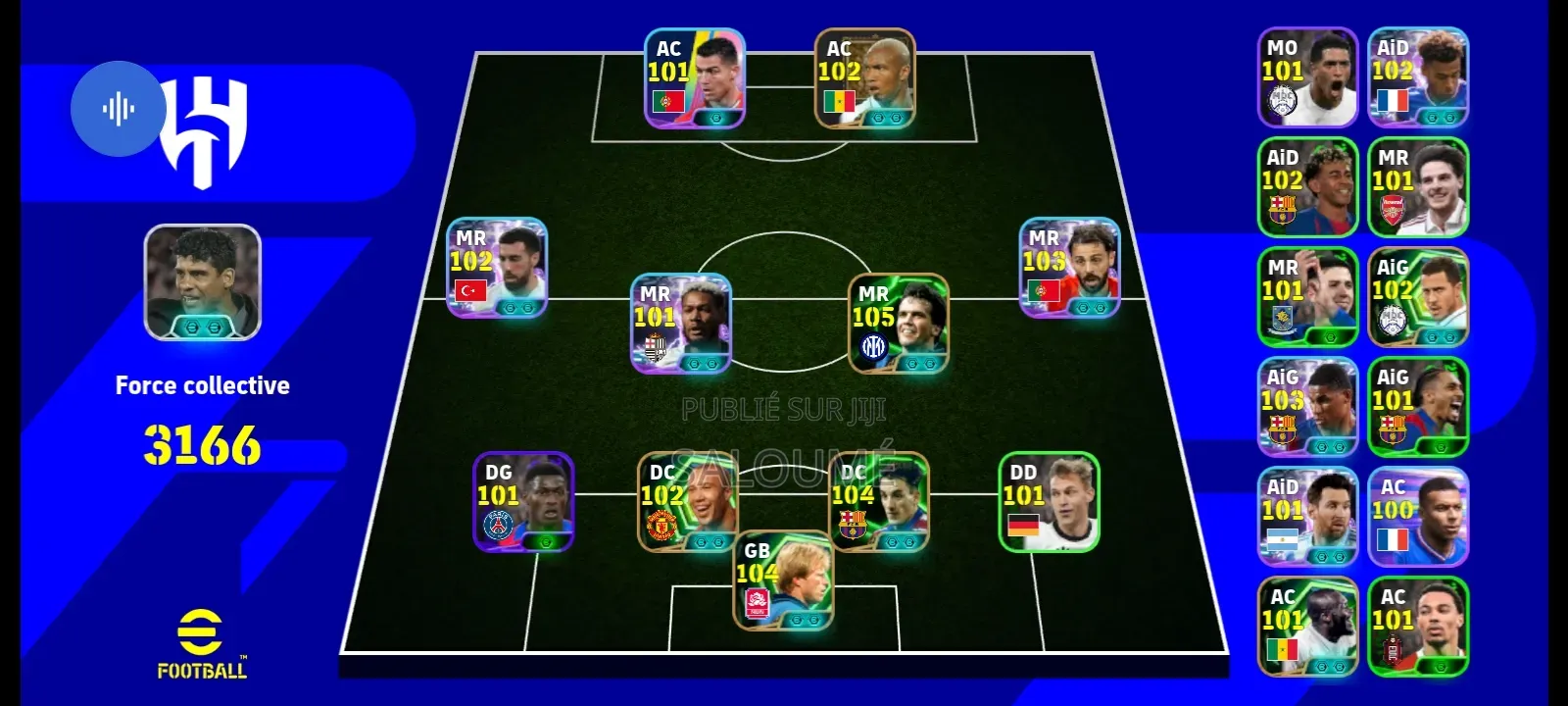Open the manager portrait card
1568x706 pixels.
pos(202,282)
